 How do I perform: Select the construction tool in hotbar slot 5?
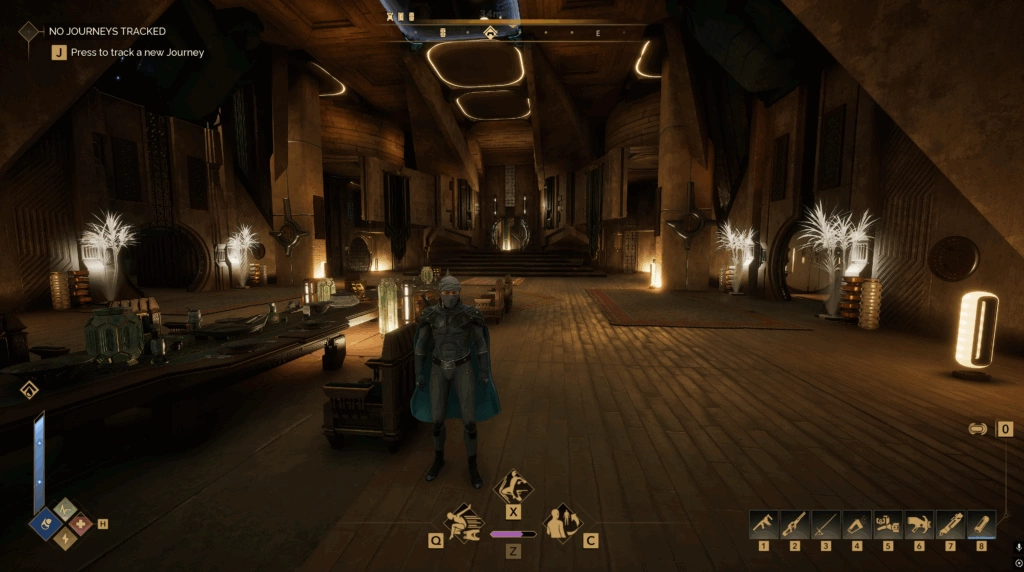click(x=887, y=524)
